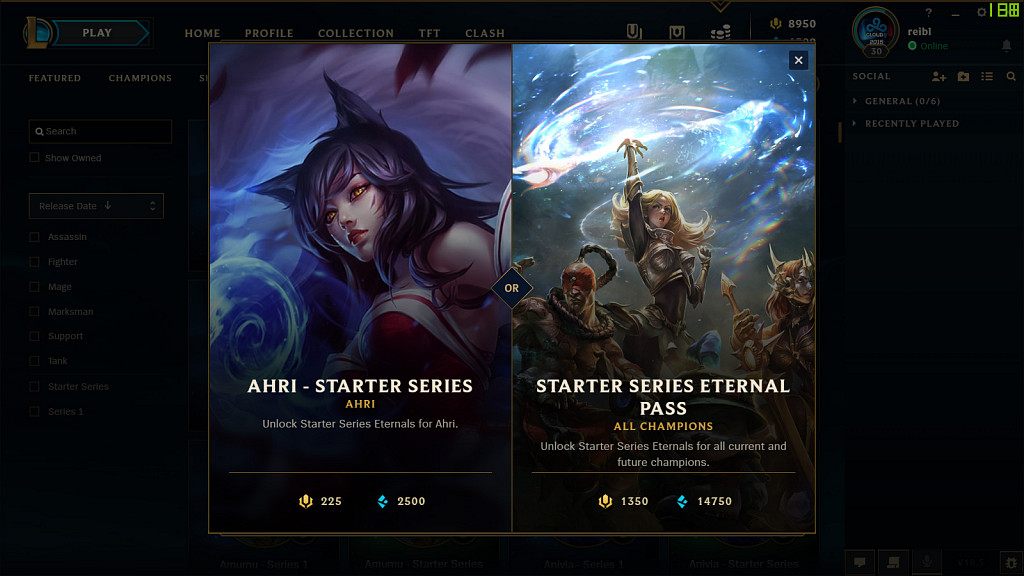Image resolution: width=1024 pixels, height=576 pixels.
Task: Close the Eternals purchase dialog
Action: click(798, 60)
